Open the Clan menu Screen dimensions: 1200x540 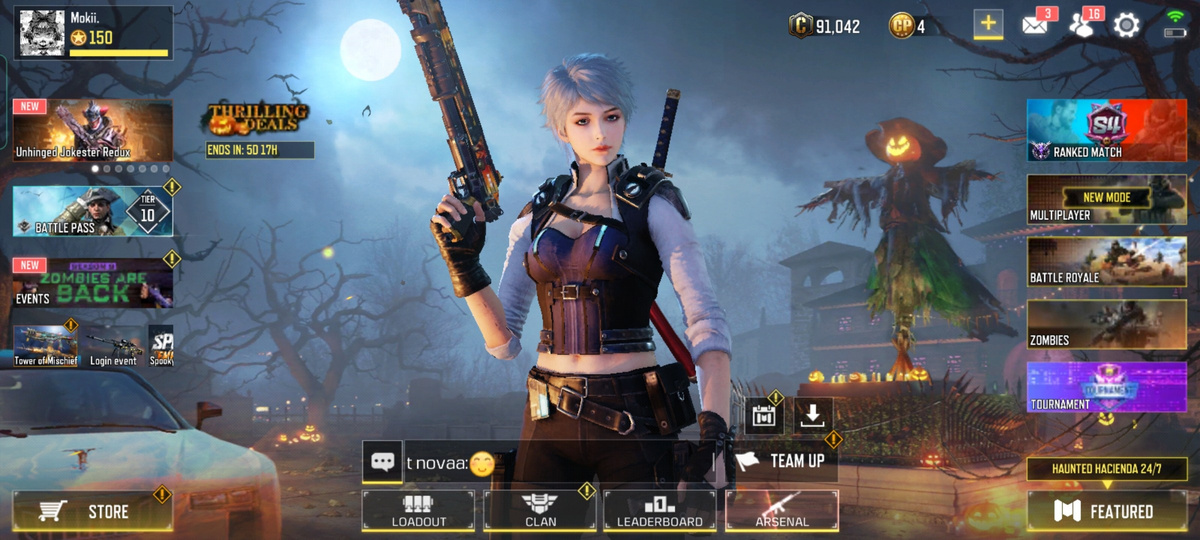[x=540, y=509]
